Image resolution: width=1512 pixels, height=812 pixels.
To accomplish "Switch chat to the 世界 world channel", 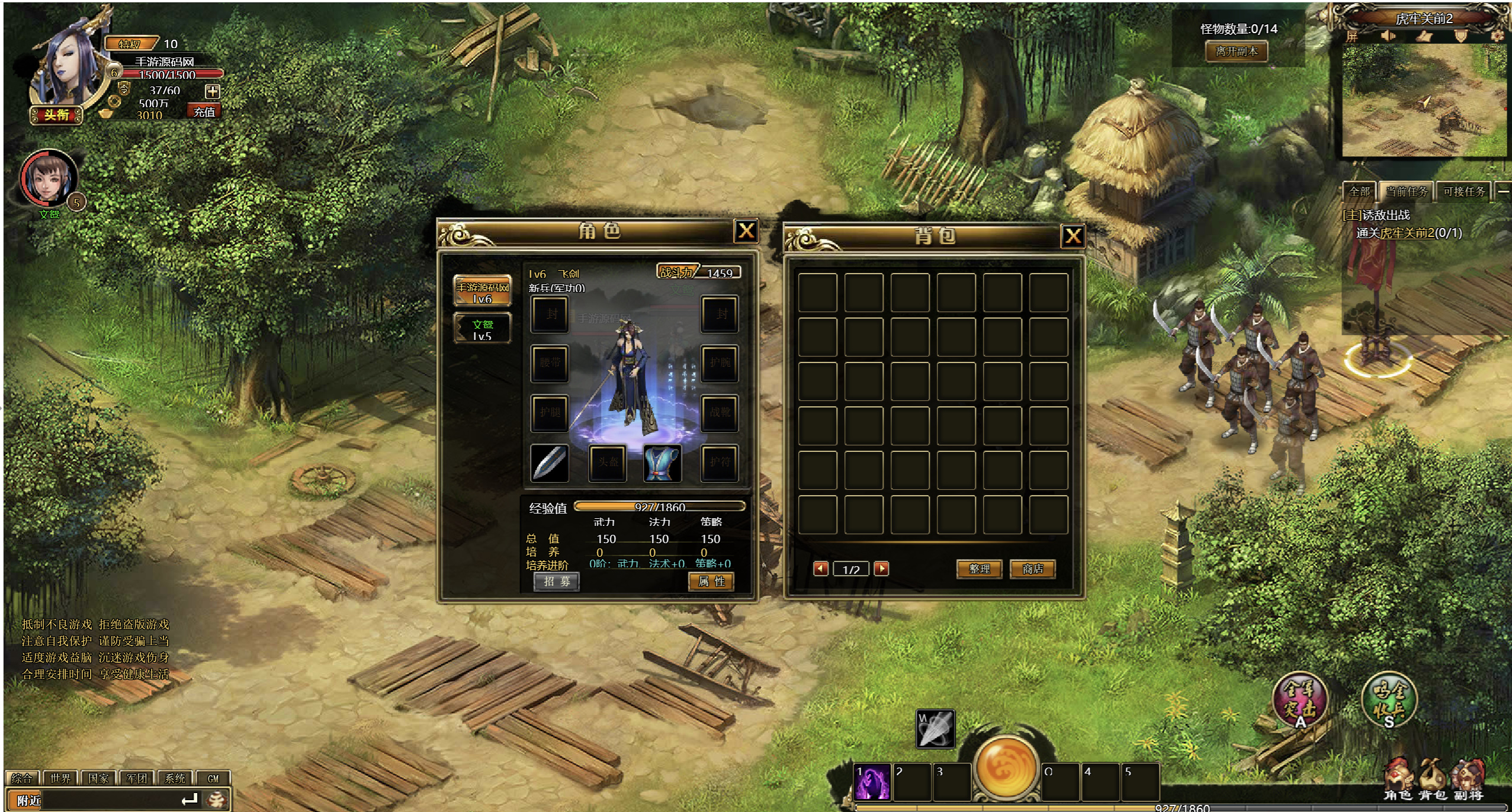I will tap(60, 778).
